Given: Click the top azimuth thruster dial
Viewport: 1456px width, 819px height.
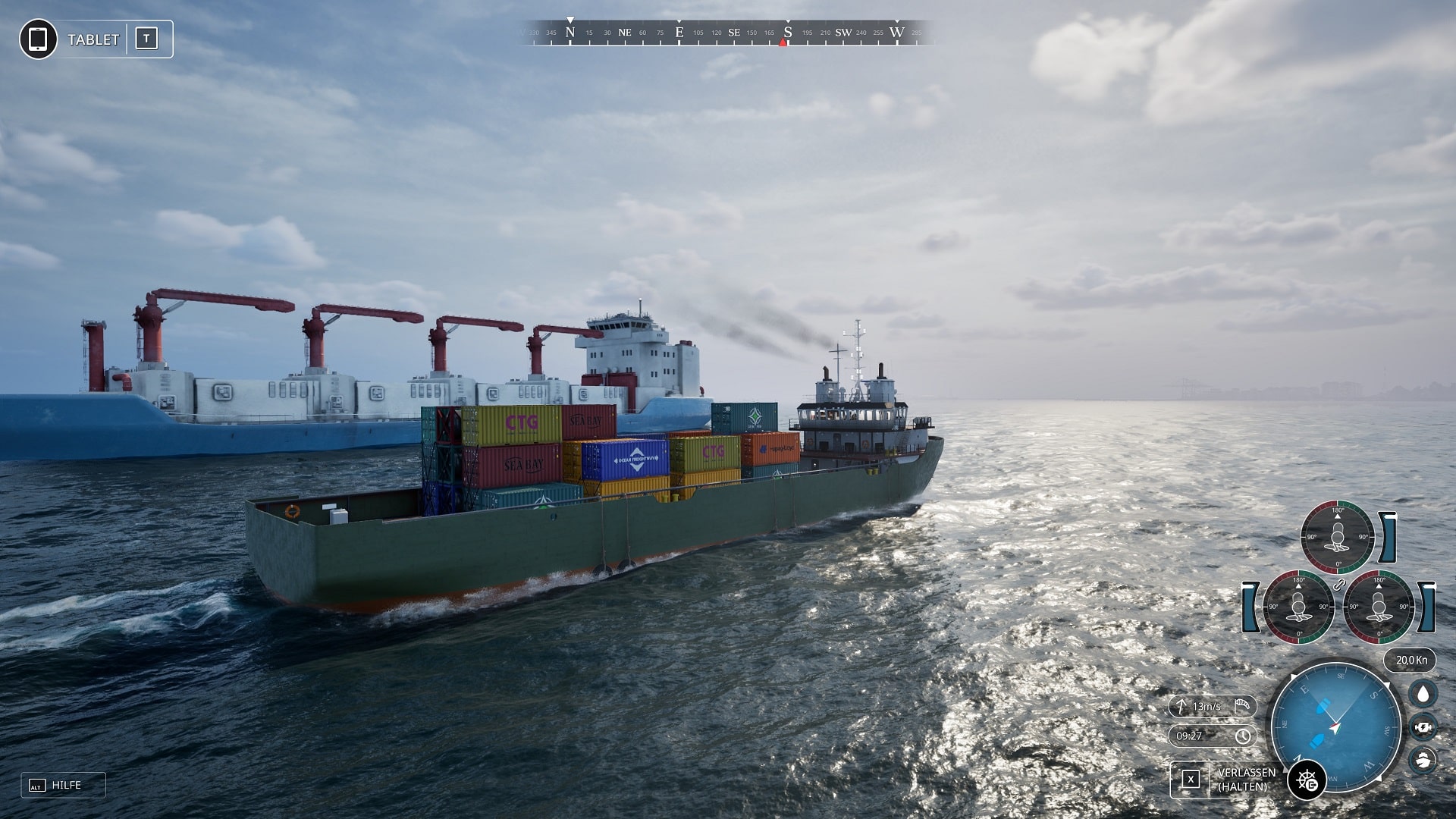Looking at the screenshot, I should click(1337, 537).
